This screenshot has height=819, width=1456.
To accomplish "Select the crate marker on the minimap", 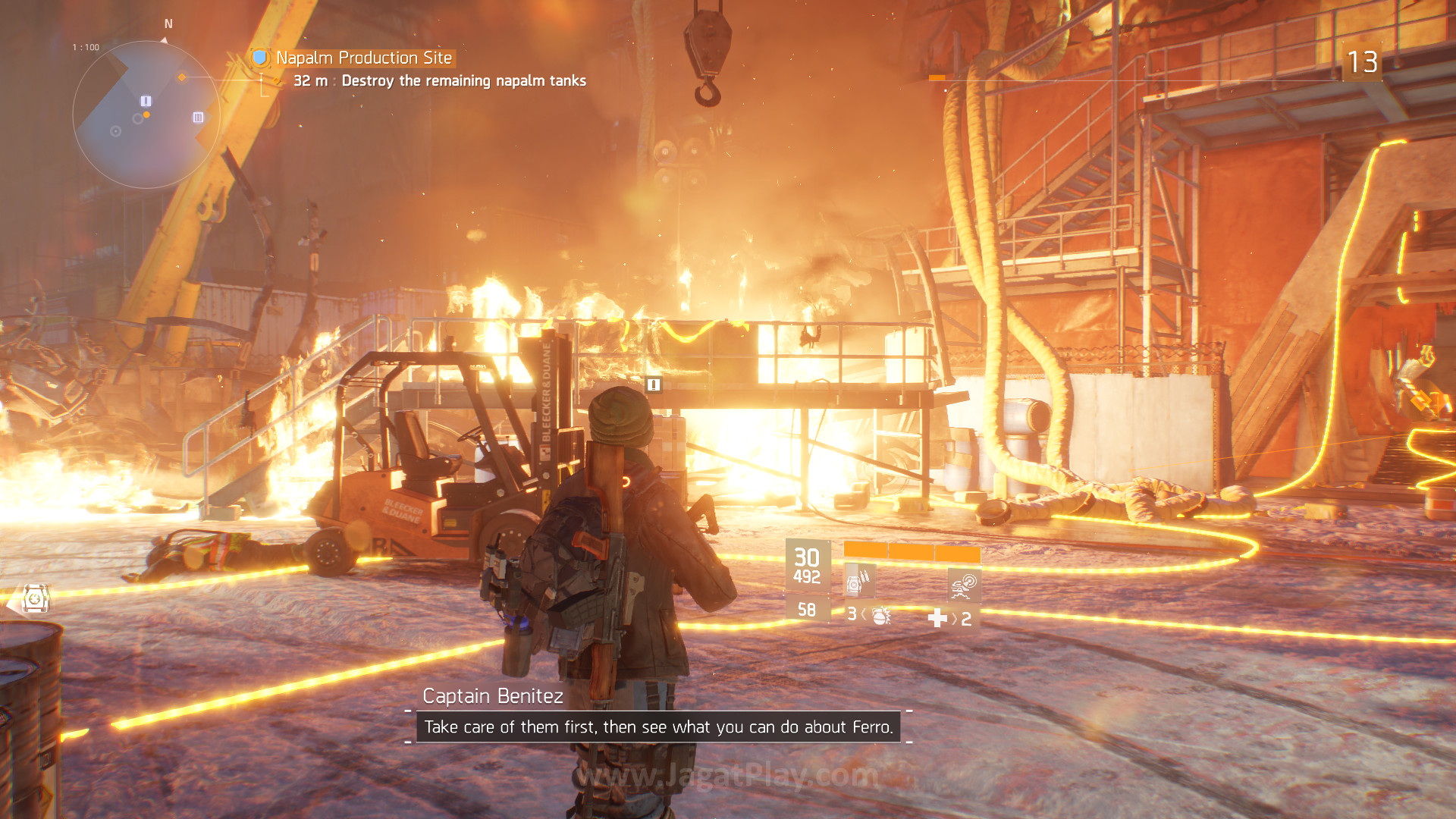I will tap(198, 118).
